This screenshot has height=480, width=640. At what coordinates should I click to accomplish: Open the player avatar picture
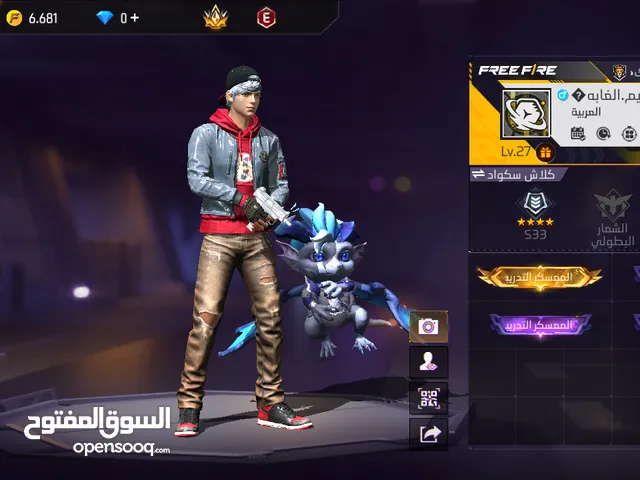coord(525,115)
